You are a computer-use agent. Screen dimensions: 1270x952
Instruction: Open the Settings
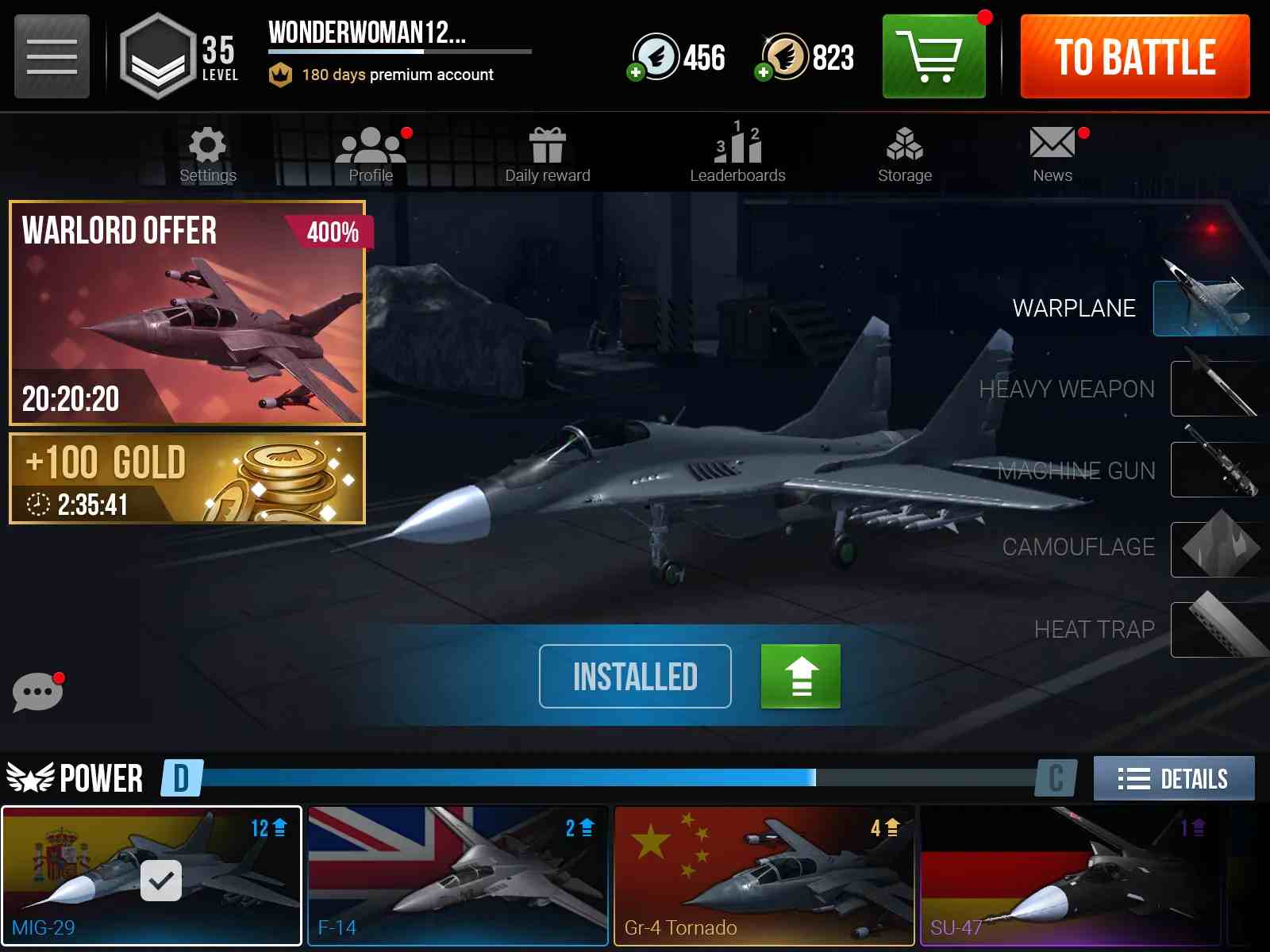[207, 153]
